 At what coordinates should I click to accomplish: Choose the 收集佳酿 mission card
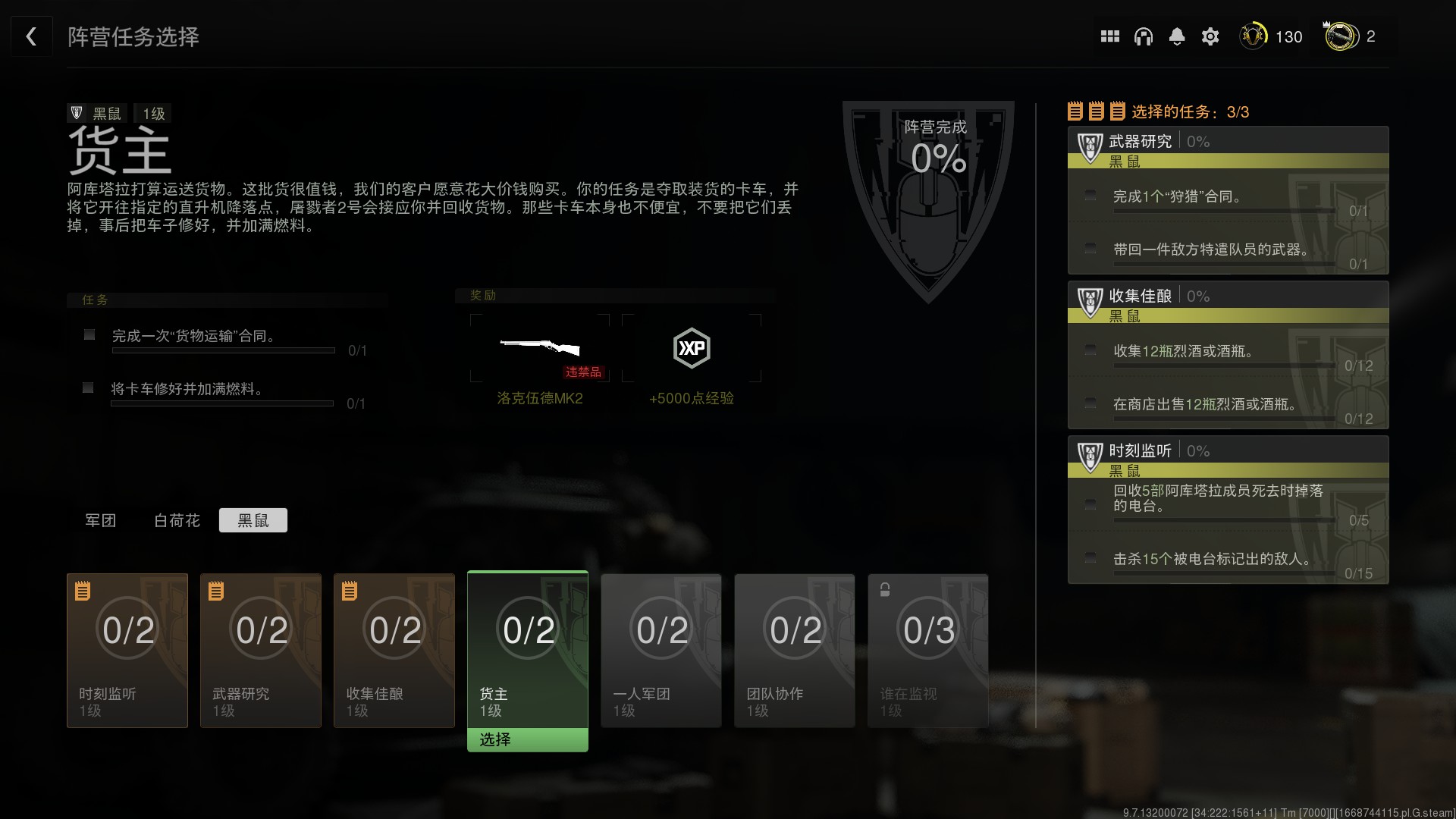pyautogui.click(x=394, y=650)
